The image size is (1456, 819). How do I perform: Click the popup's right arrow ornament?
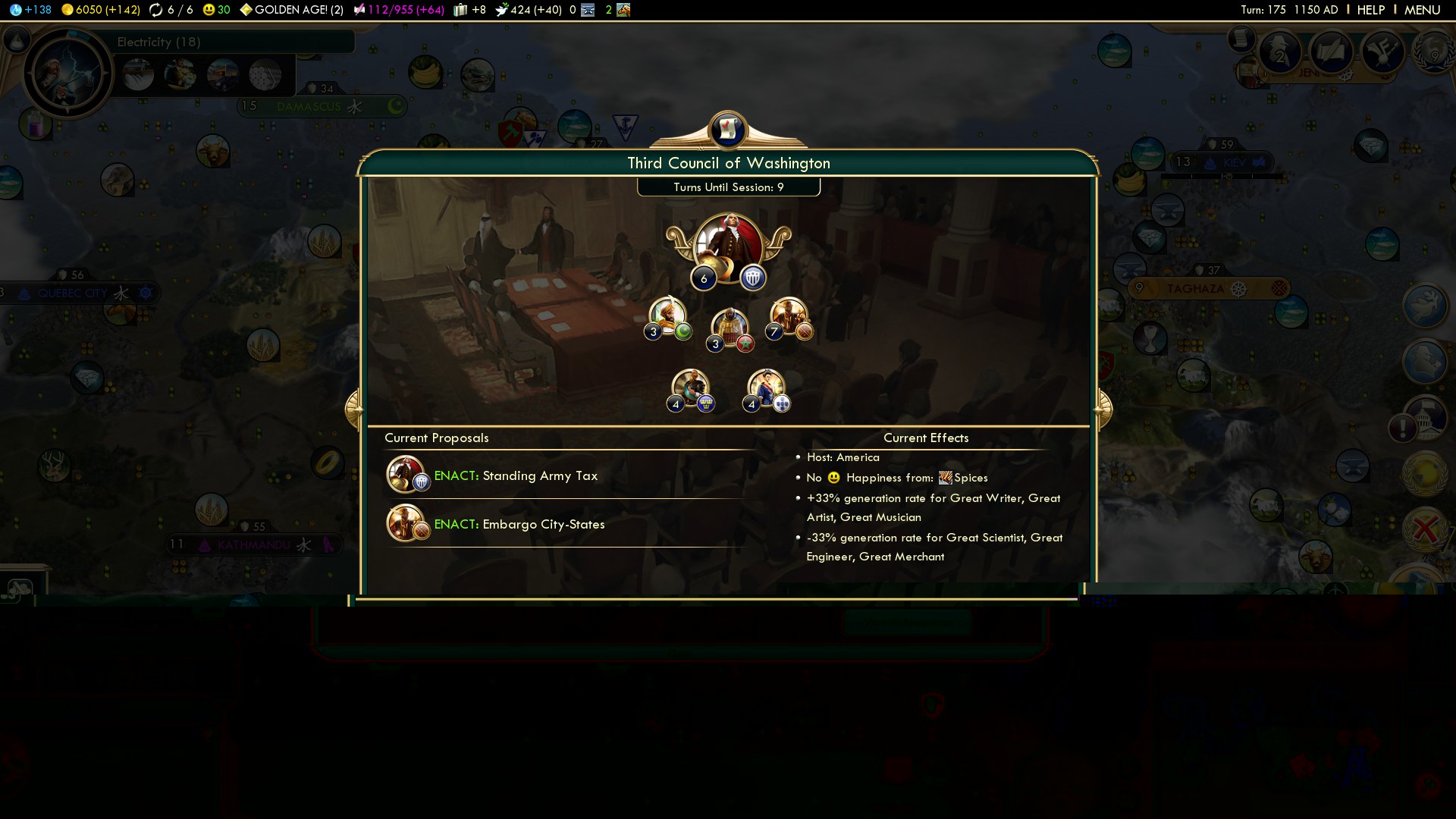click(x=1103, y=409)
